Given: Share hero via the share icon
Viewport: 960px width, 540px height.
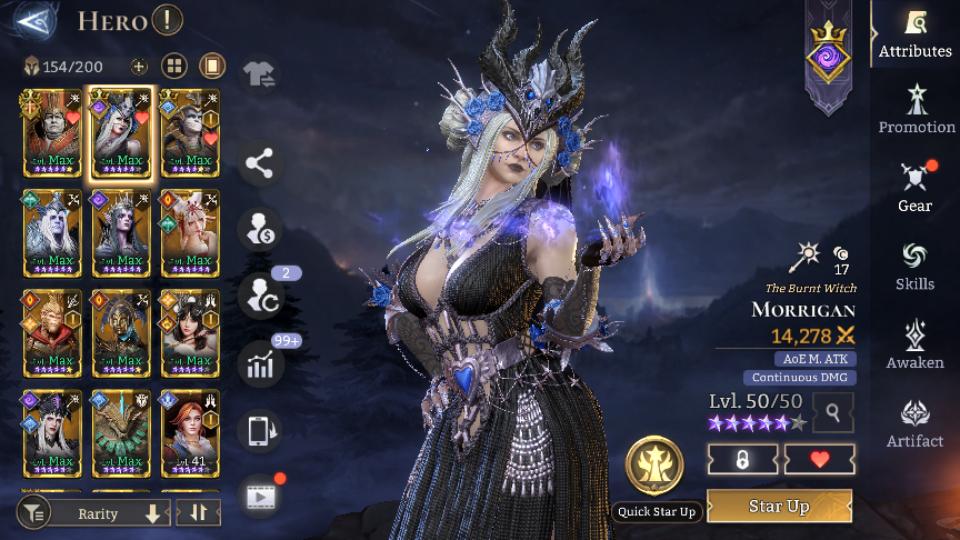Looking at the screenshot, I should 260,165.
